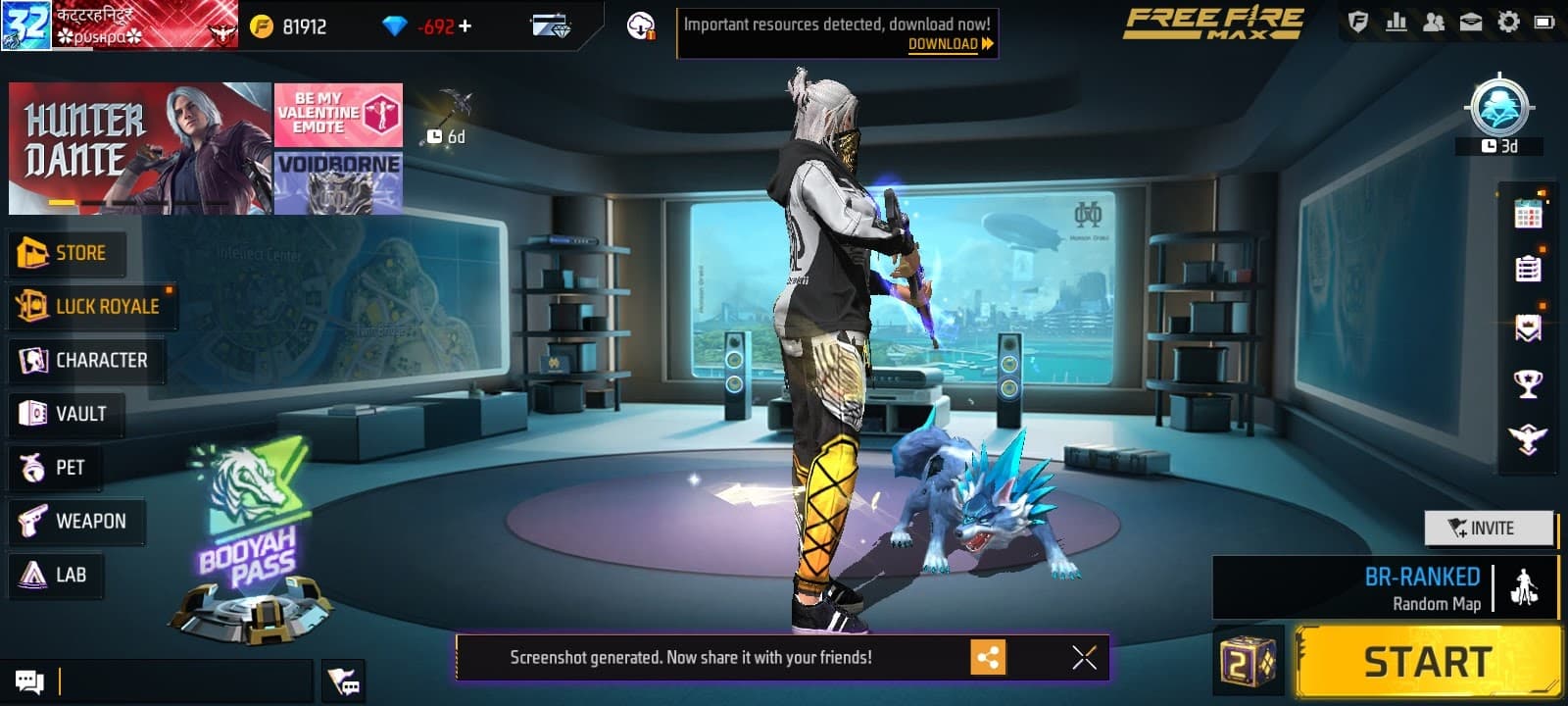Add diamonds with the plus button
The height and width of the screenshot is (706, 1568).
coord(465,26)
